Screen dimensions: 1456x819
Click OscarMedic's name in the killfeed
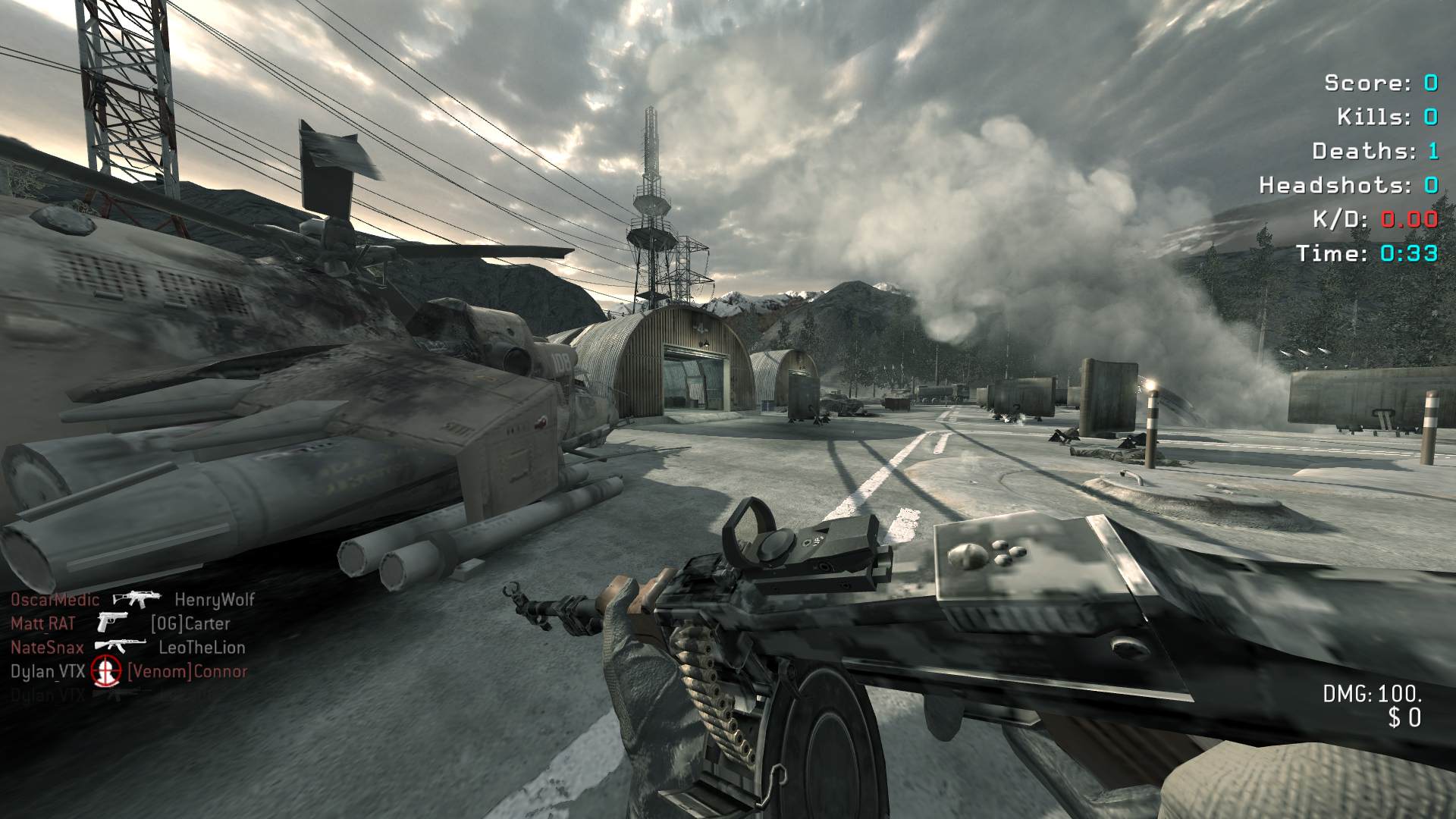click(x=55, y=600)
